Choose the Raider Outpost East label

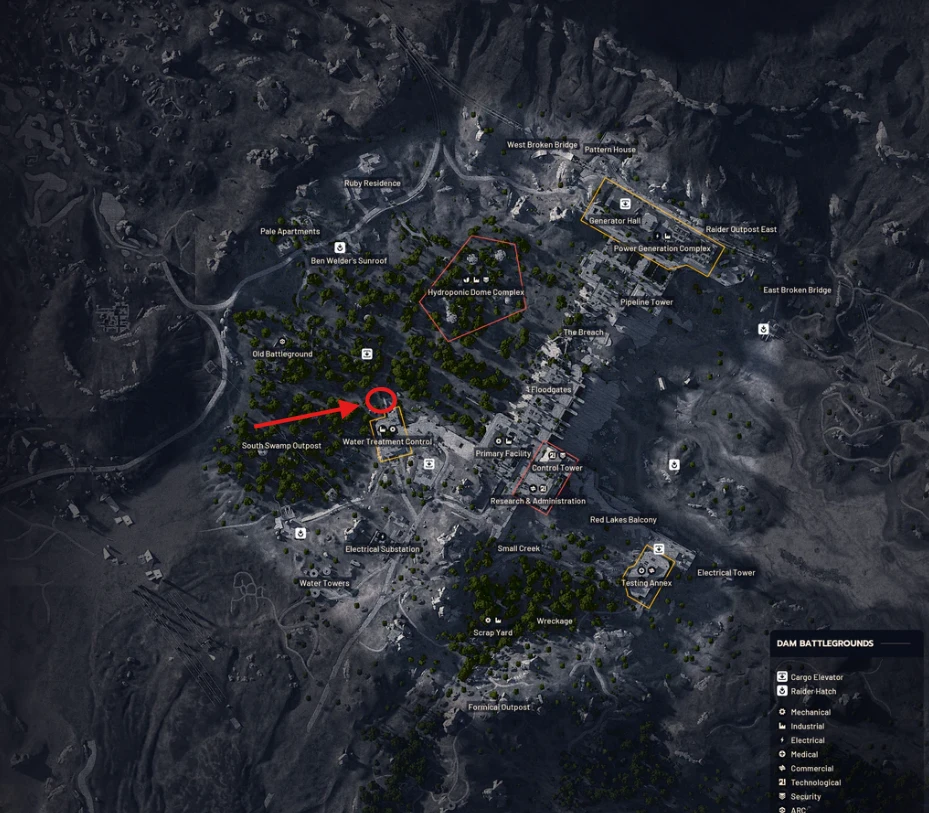pyautogui.click(x=741, y=229)
